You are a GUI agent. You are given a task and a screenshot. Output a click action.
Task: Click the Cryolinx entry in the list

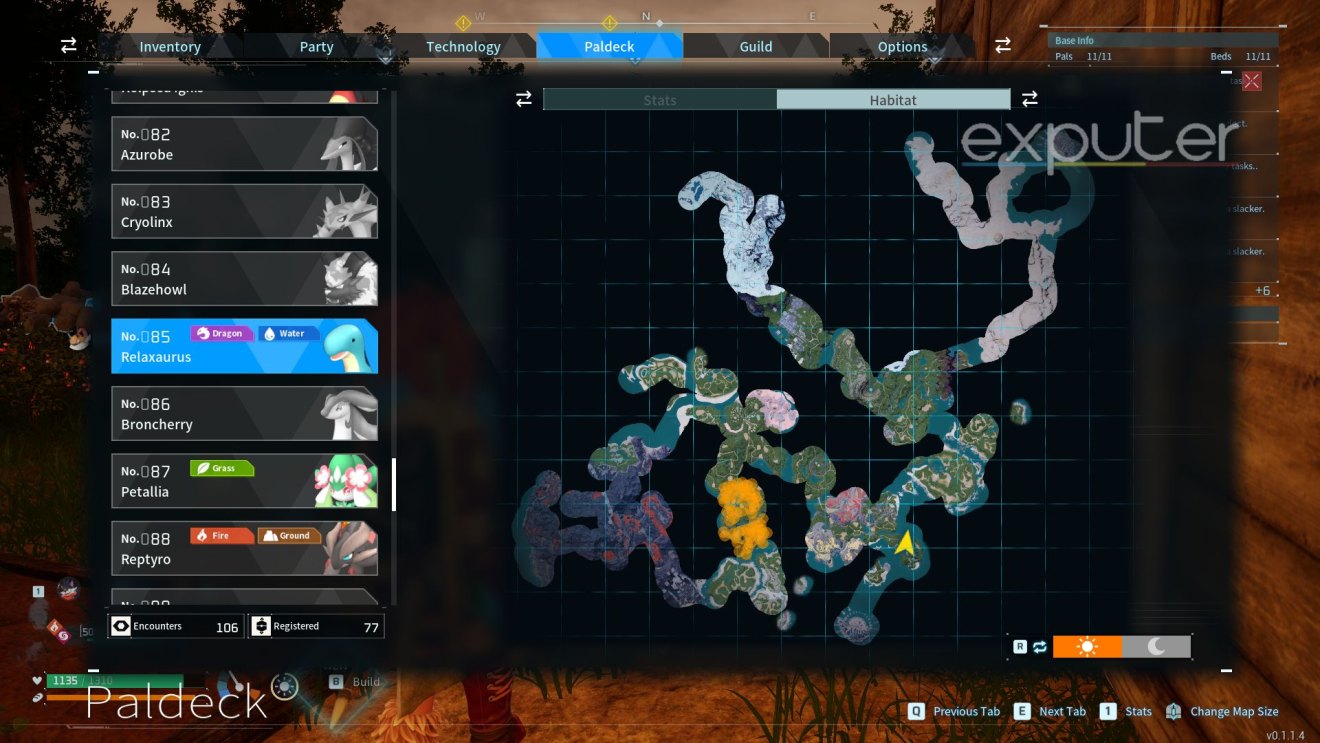click(x=244, y=211)
